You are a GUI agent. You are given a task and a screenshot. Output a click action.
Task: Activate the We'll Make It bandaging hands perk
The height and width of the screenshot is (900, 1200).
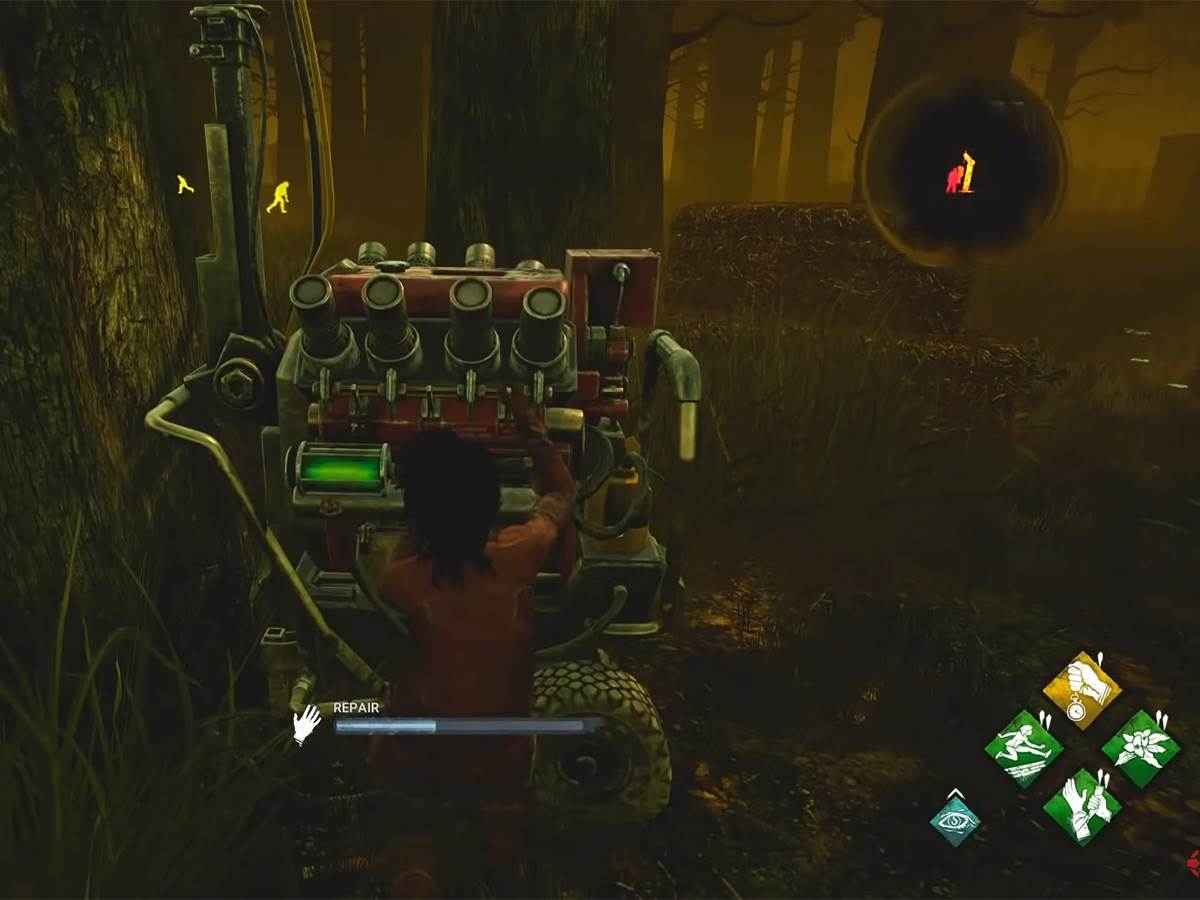point(1081,806)
